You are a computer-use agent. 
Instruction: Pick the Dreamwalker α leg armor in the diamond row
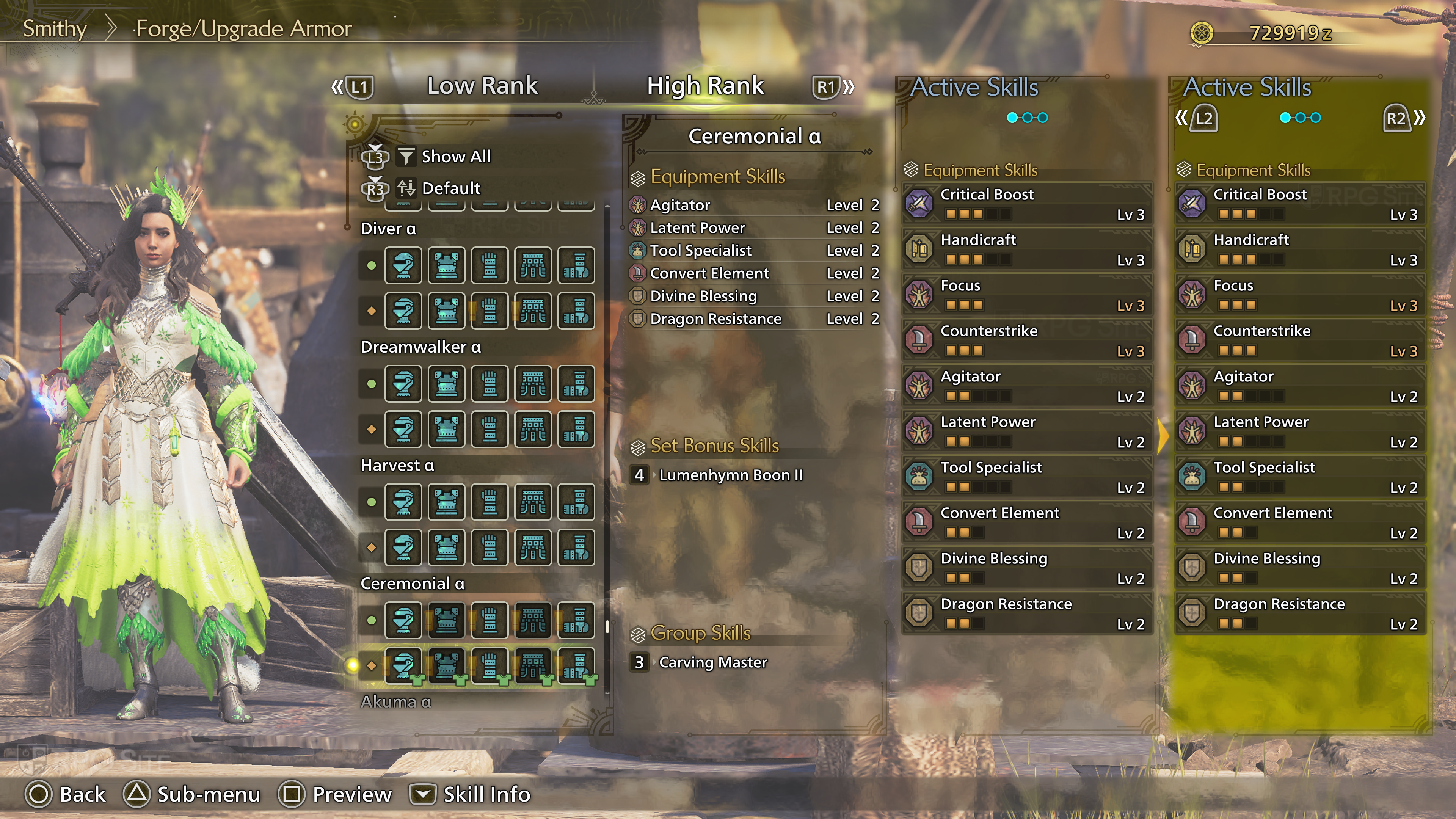click(576, 429)
